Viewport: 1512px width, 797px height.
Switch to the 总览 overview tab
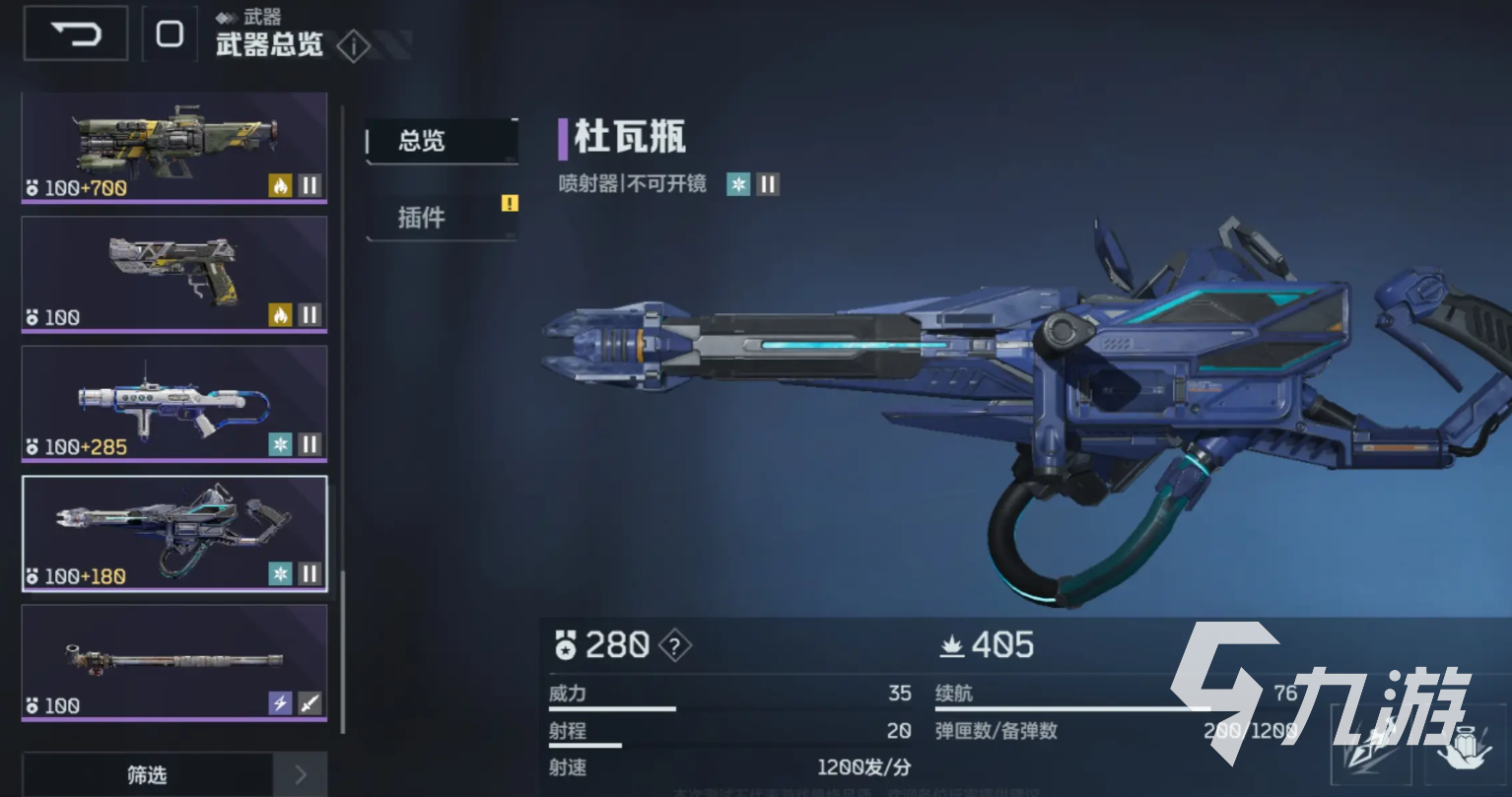pos(441,141)
